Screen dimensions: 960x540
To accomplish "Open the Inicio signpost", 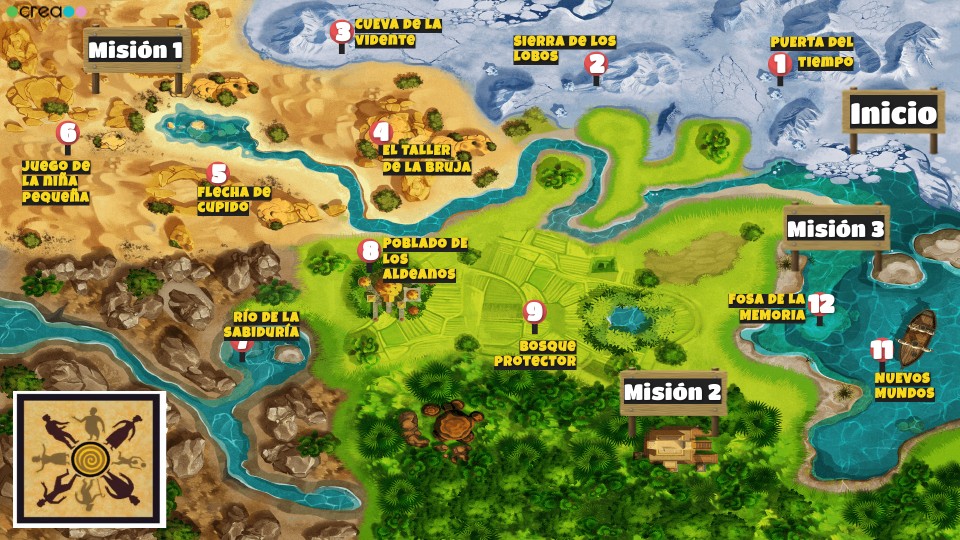I will coord(893,113).
